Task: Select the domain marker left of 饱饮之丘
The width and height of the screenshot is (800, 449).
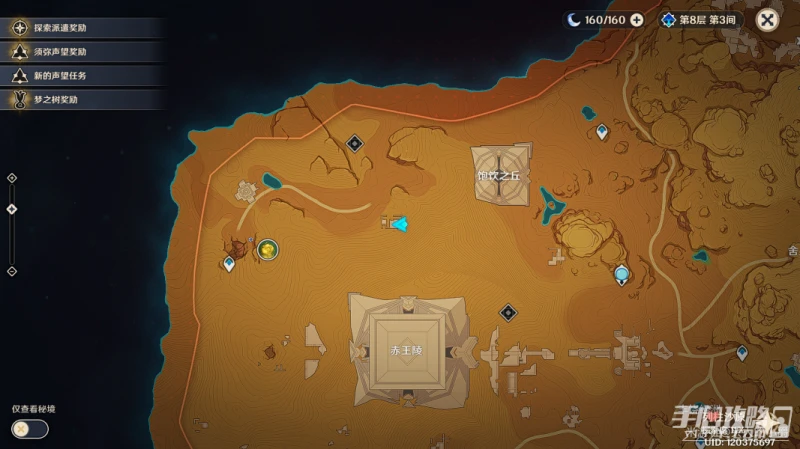Action: click(354, 144)
